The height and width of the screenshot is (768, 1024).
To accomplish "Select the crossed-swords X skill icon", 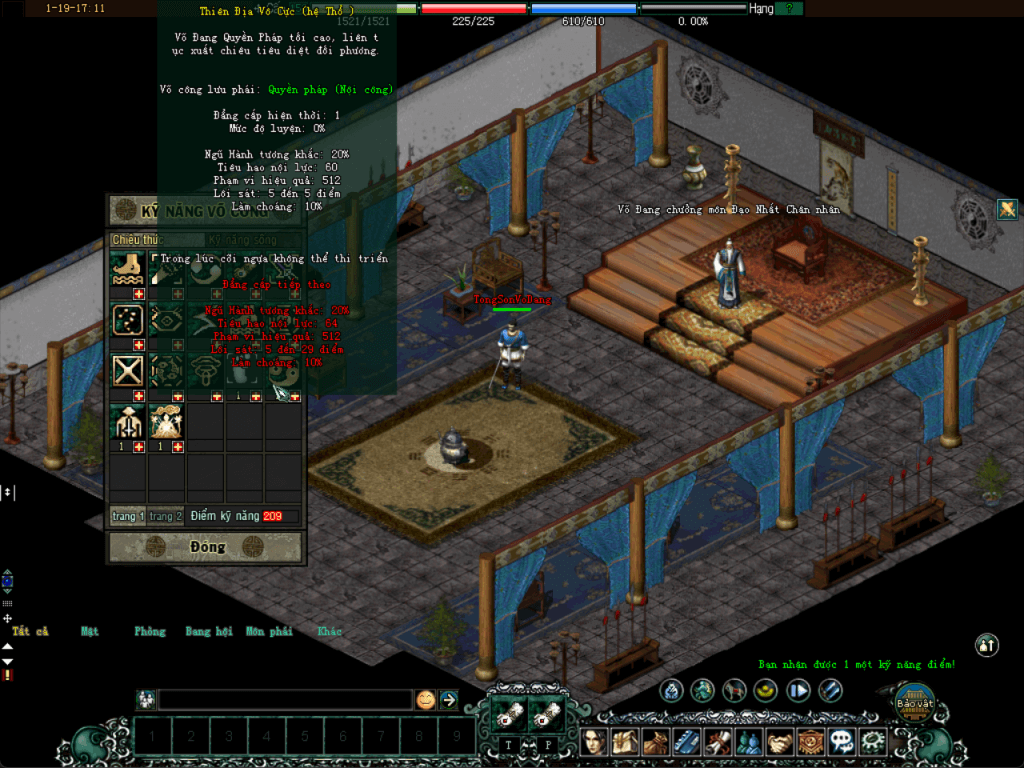I will tap(128, 371).
